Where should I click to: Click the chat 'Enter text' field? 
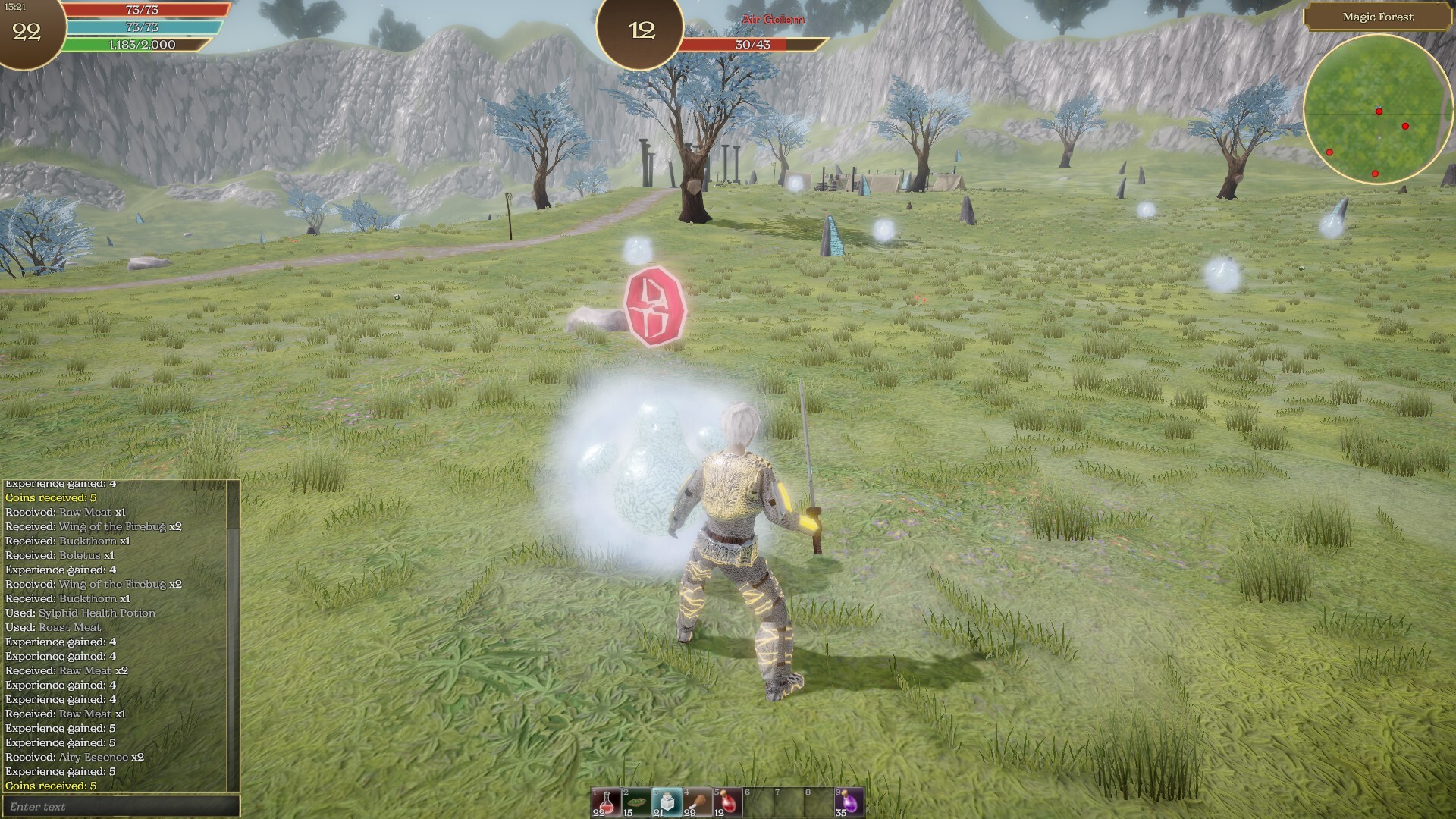(121, 806)
